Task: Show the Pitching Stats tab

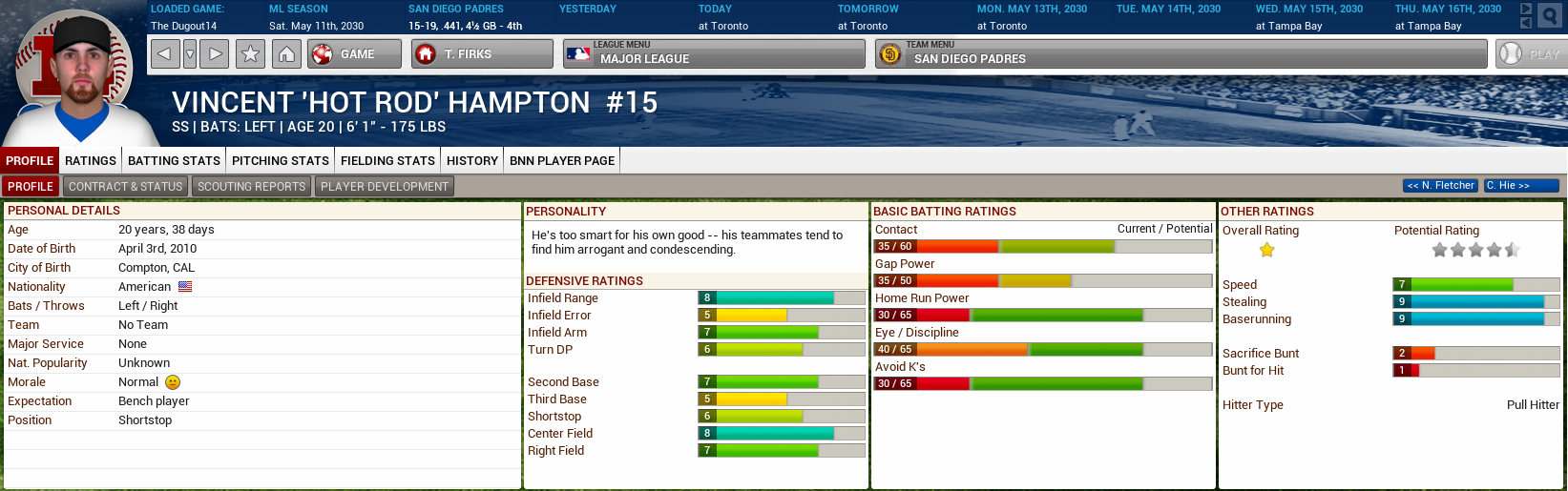Action: [x=281, y=161]
